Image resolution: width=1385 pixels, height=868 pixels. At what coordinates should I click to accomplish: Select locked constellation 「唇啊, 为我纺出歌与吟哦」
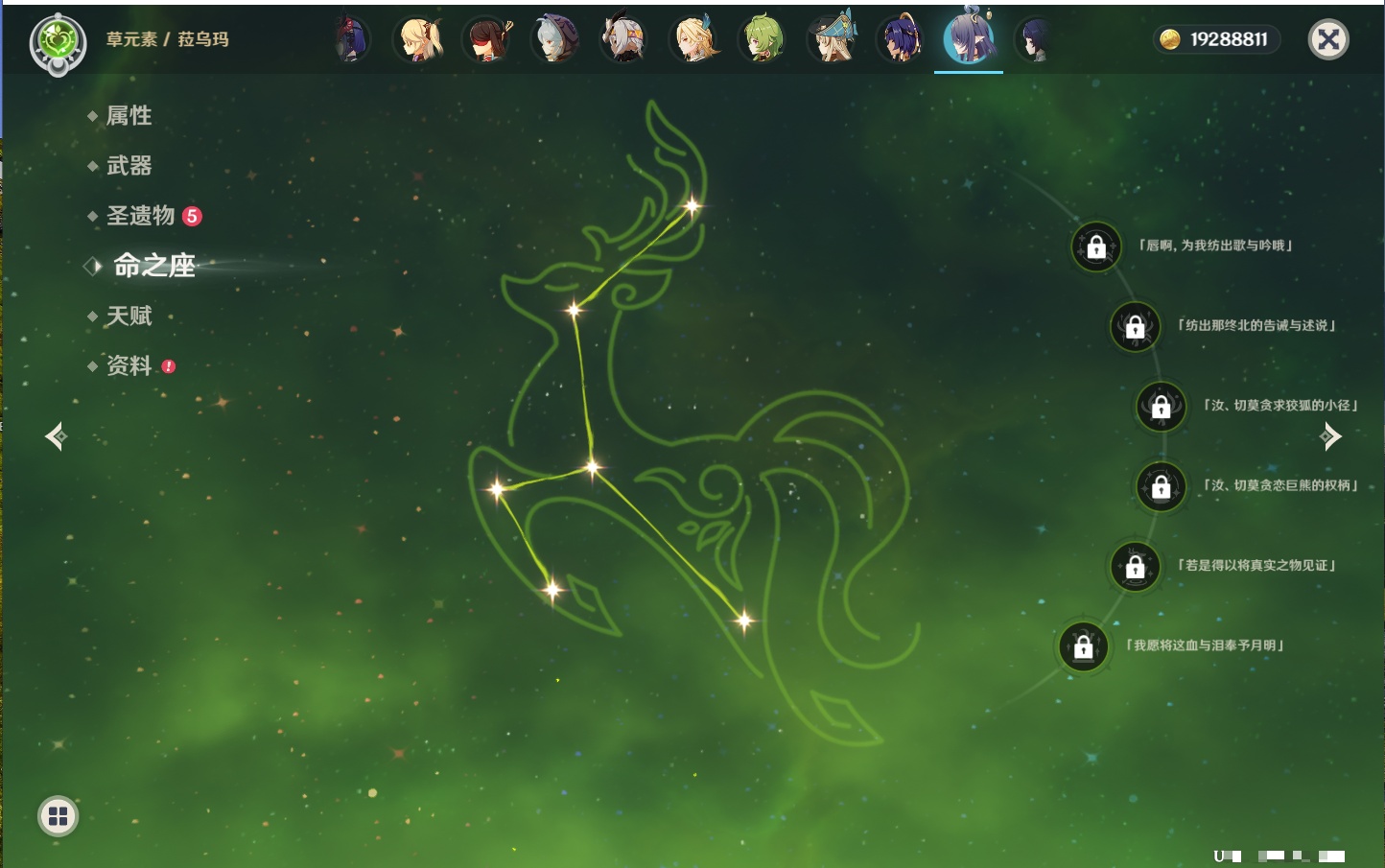(1096, 246)
